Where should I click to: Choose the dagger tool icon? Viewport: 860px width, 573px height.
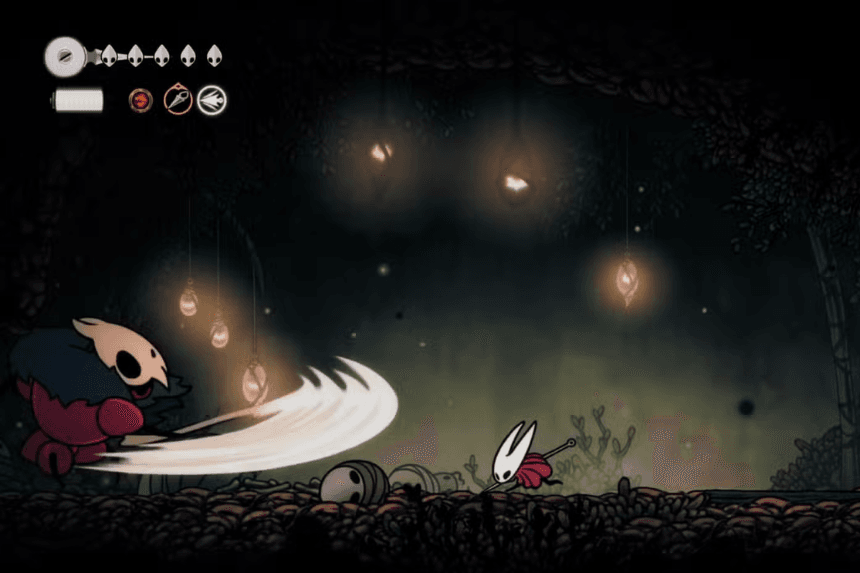click(177, 100)
